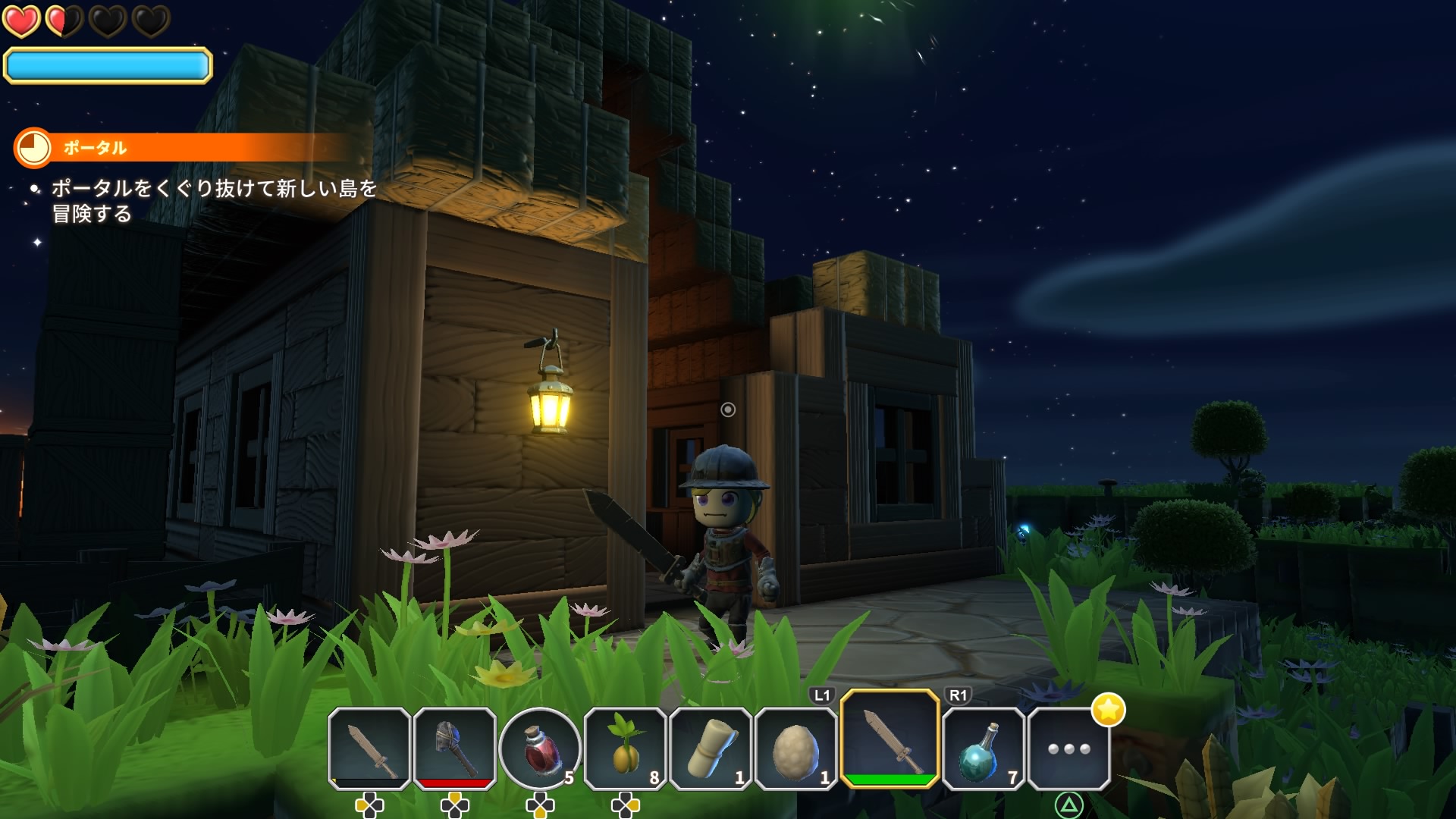Pick the highlighted sword with green durability
The image size is (1456, 819).
pos(890,739)
